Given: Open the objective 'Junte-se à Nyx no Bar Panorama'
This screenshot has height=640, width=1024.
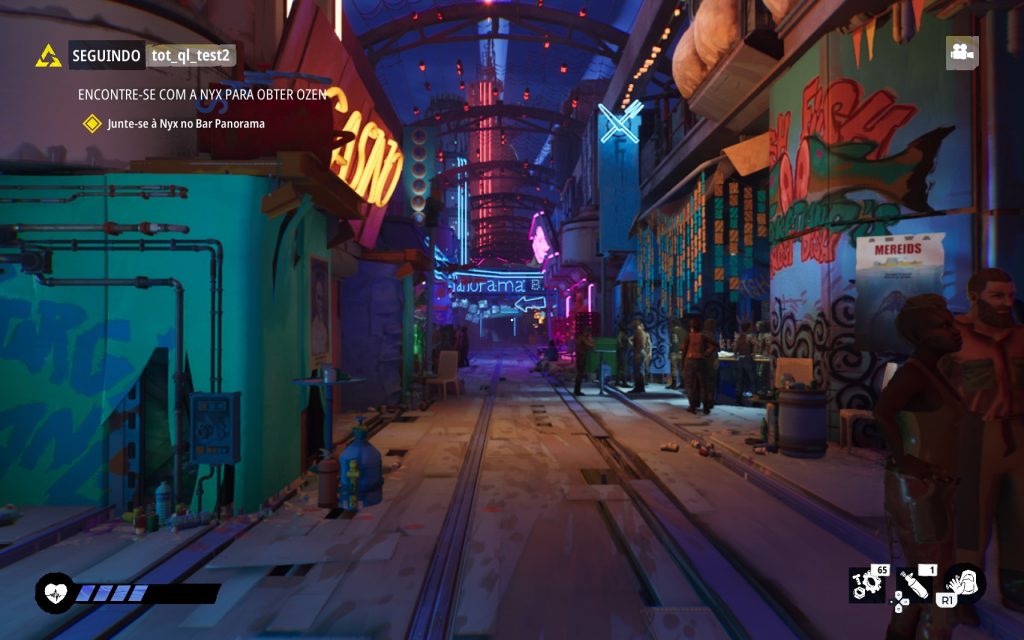Looking at the screenshot, I should point(186,123).
